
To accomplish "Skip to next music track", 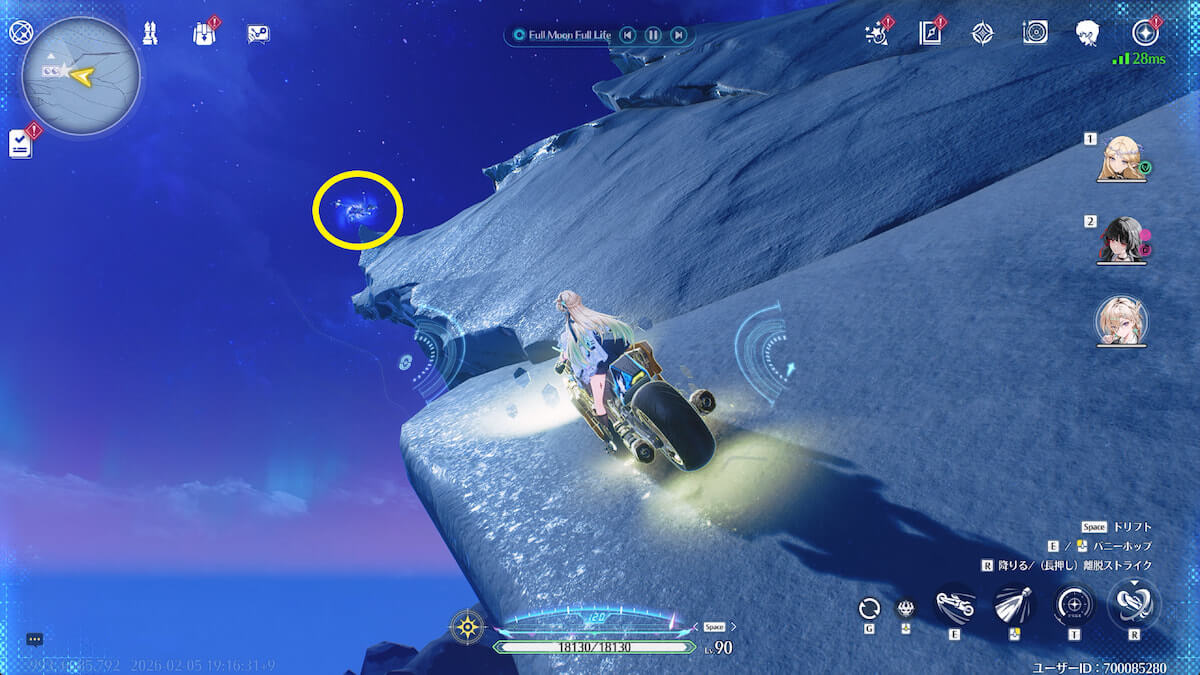I will click(x=678, y=35).
